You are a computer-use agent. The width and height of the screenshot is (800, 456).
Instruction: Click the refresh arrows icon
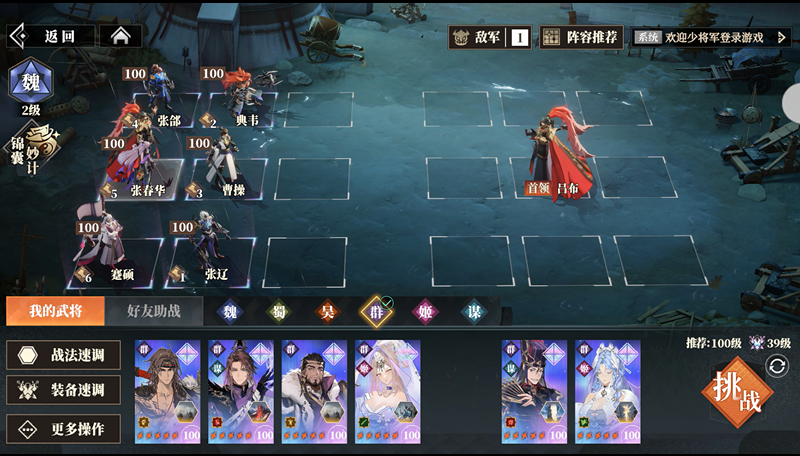point(777,367)
